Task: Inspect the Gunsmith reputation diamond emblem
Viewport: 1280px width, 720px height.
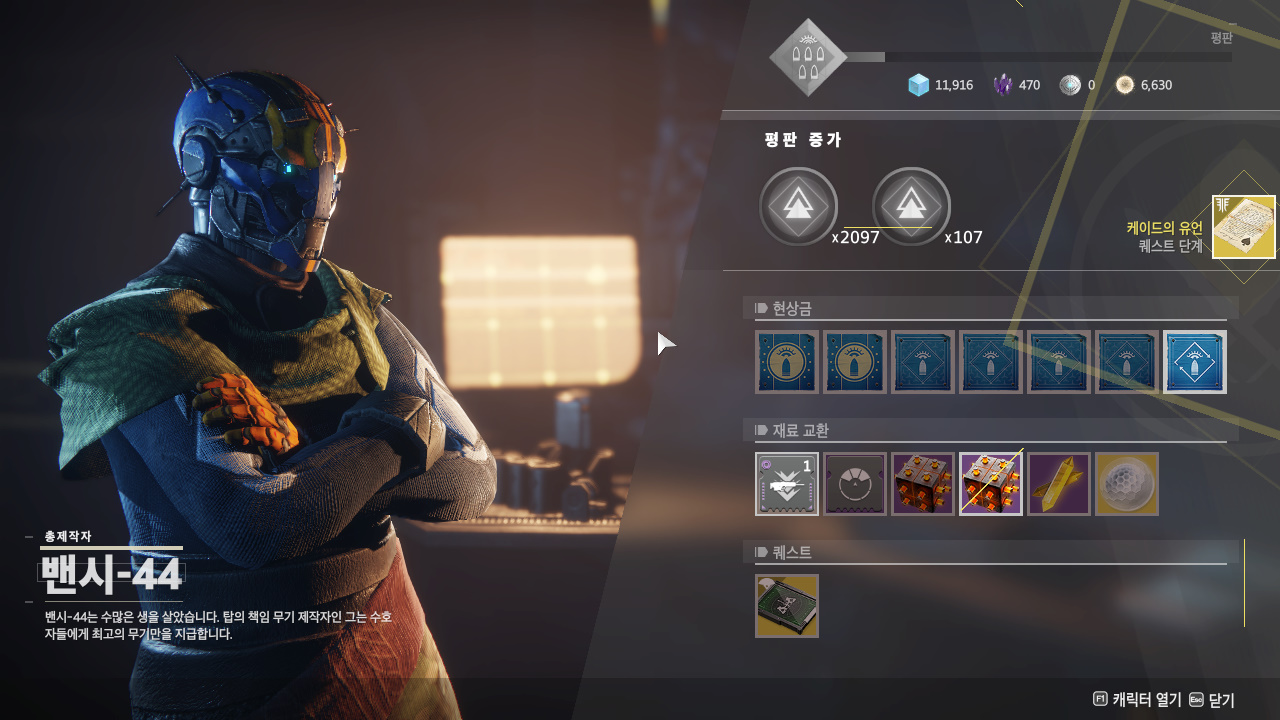Action: coord(808,58)
